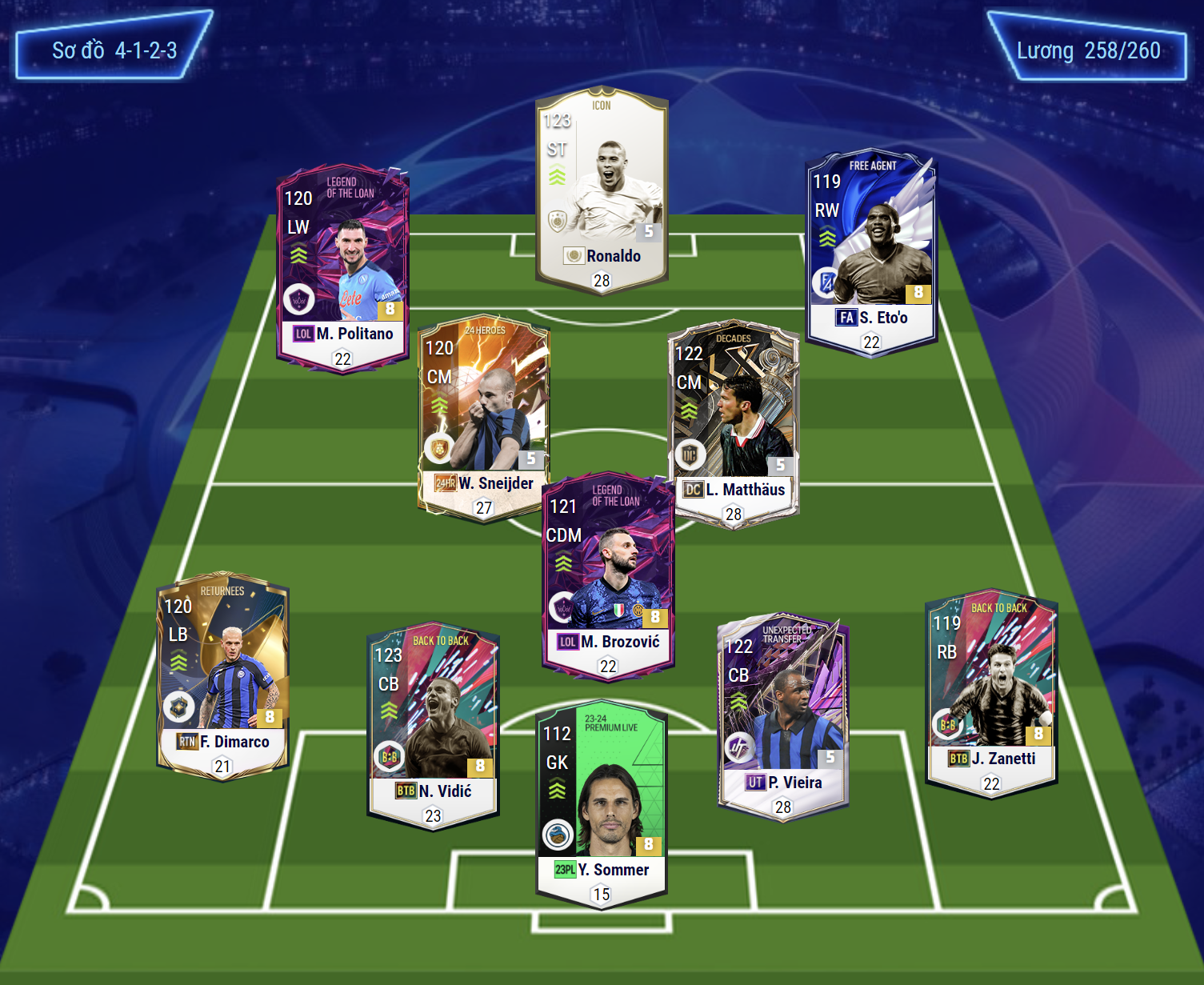This screenshot has height=985, width=1204.
Task: Choose goalkeeper Y. Sommer card
Action: pyautogui.click(x=602, y=804)
